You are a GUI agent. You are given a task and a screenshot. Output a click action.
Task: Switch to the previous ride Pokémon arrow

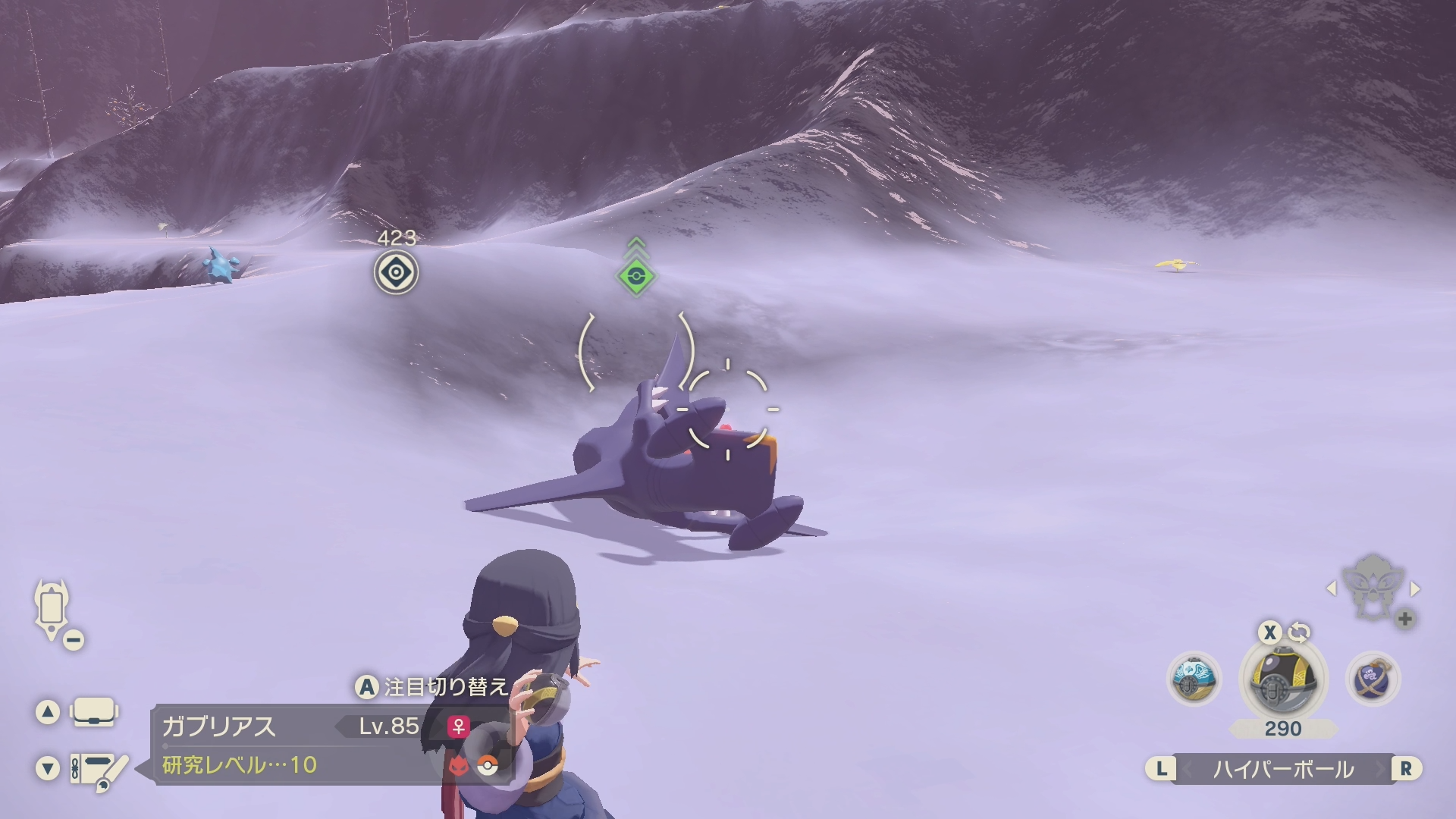tap(1331, 588)
